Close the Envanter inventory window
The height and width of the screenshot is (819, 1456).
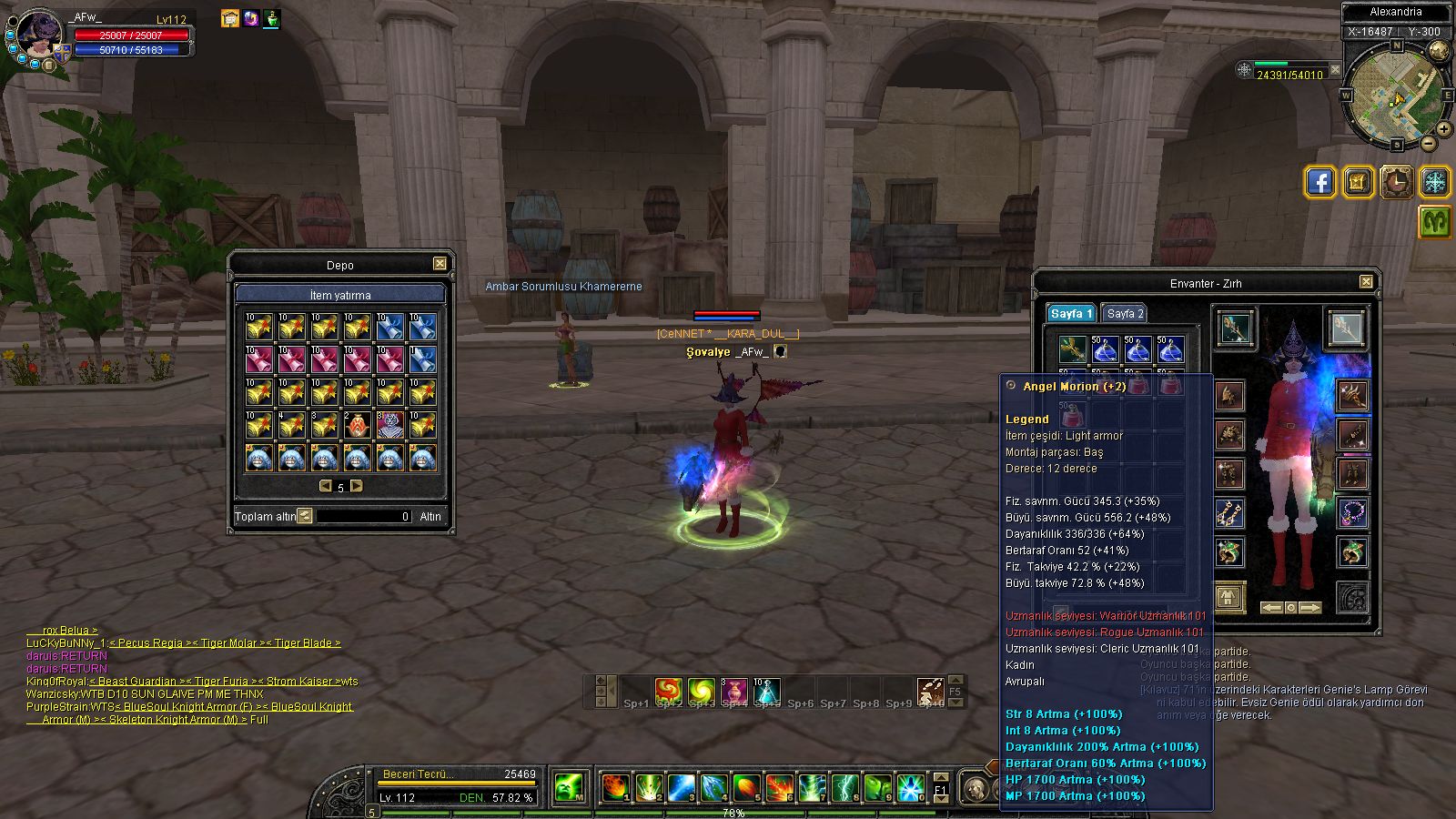click(x=1366, y=282)
